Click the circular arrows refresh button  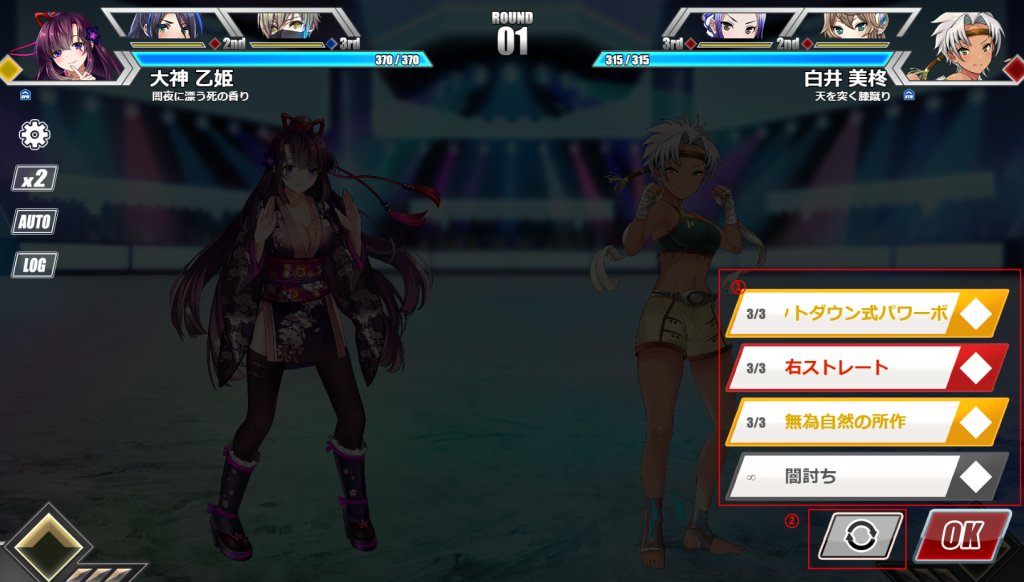pos(858,537)
